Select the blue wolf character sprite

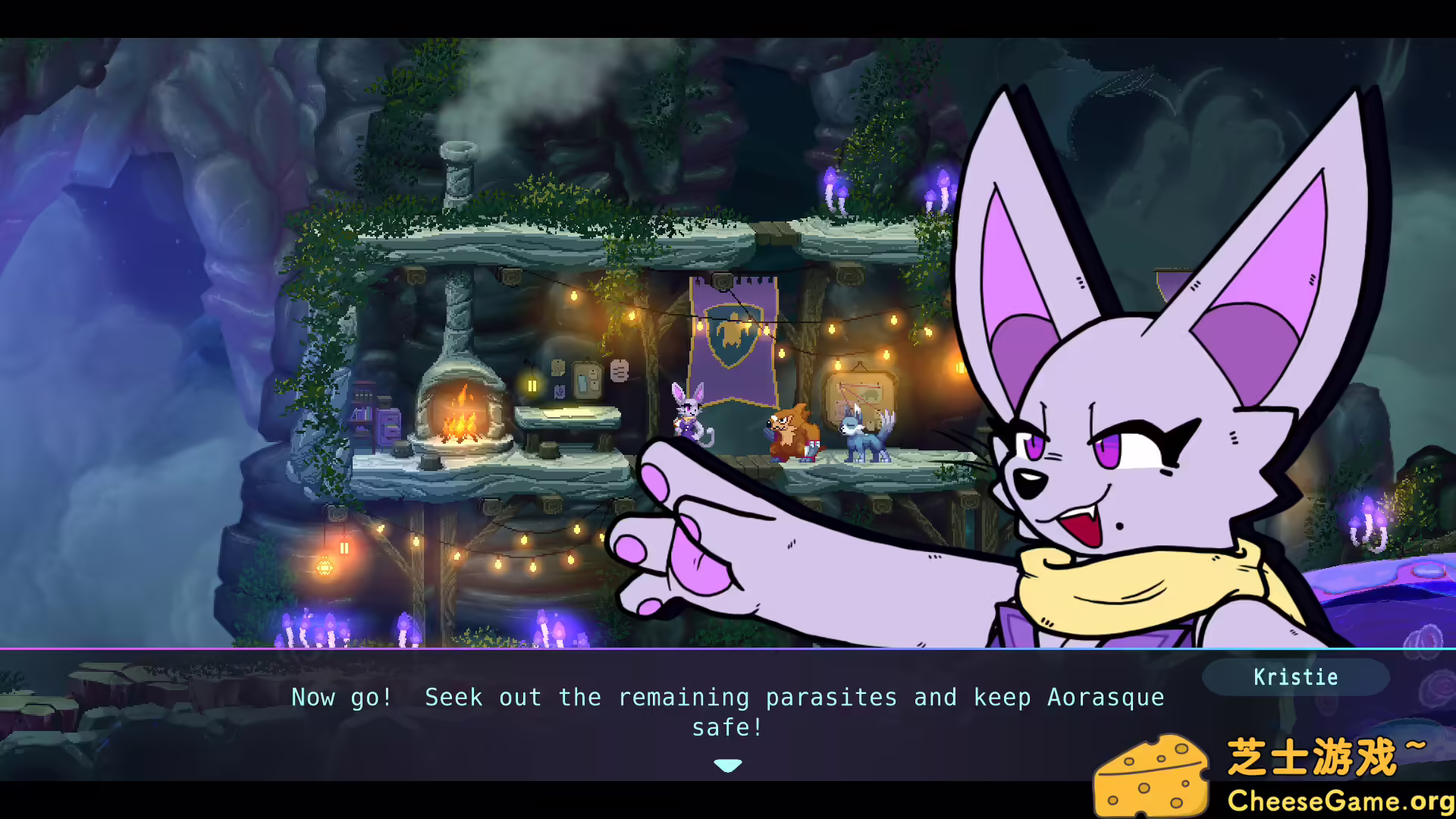point(864,440)
